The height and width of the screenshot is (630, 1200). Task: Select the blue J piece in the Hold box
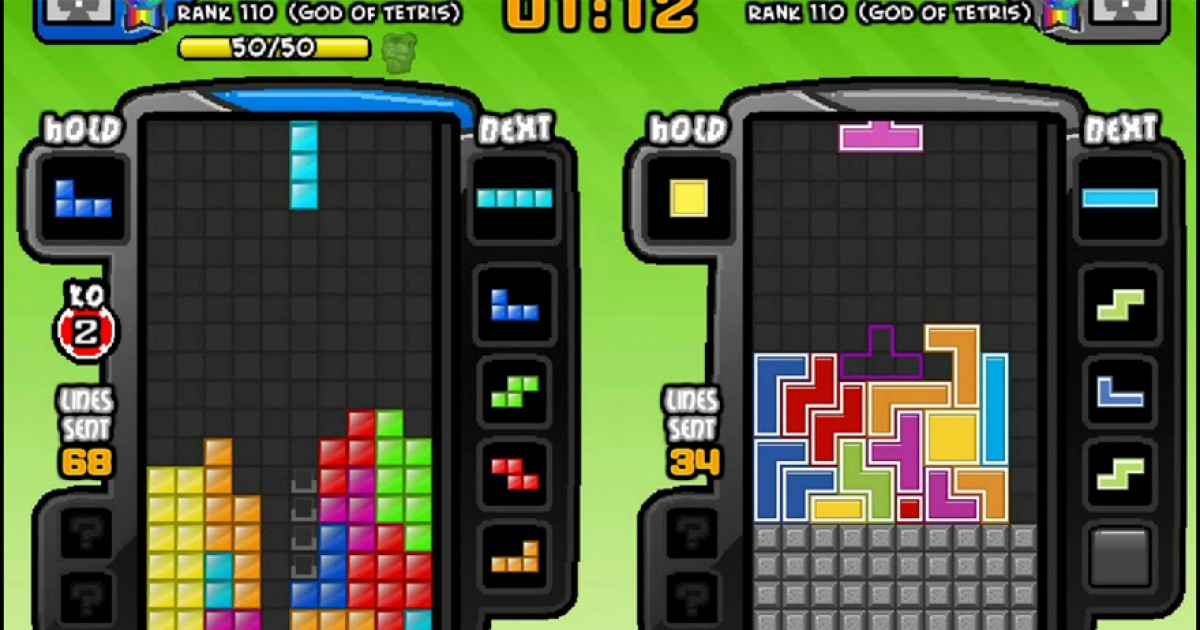click(83, 198)
